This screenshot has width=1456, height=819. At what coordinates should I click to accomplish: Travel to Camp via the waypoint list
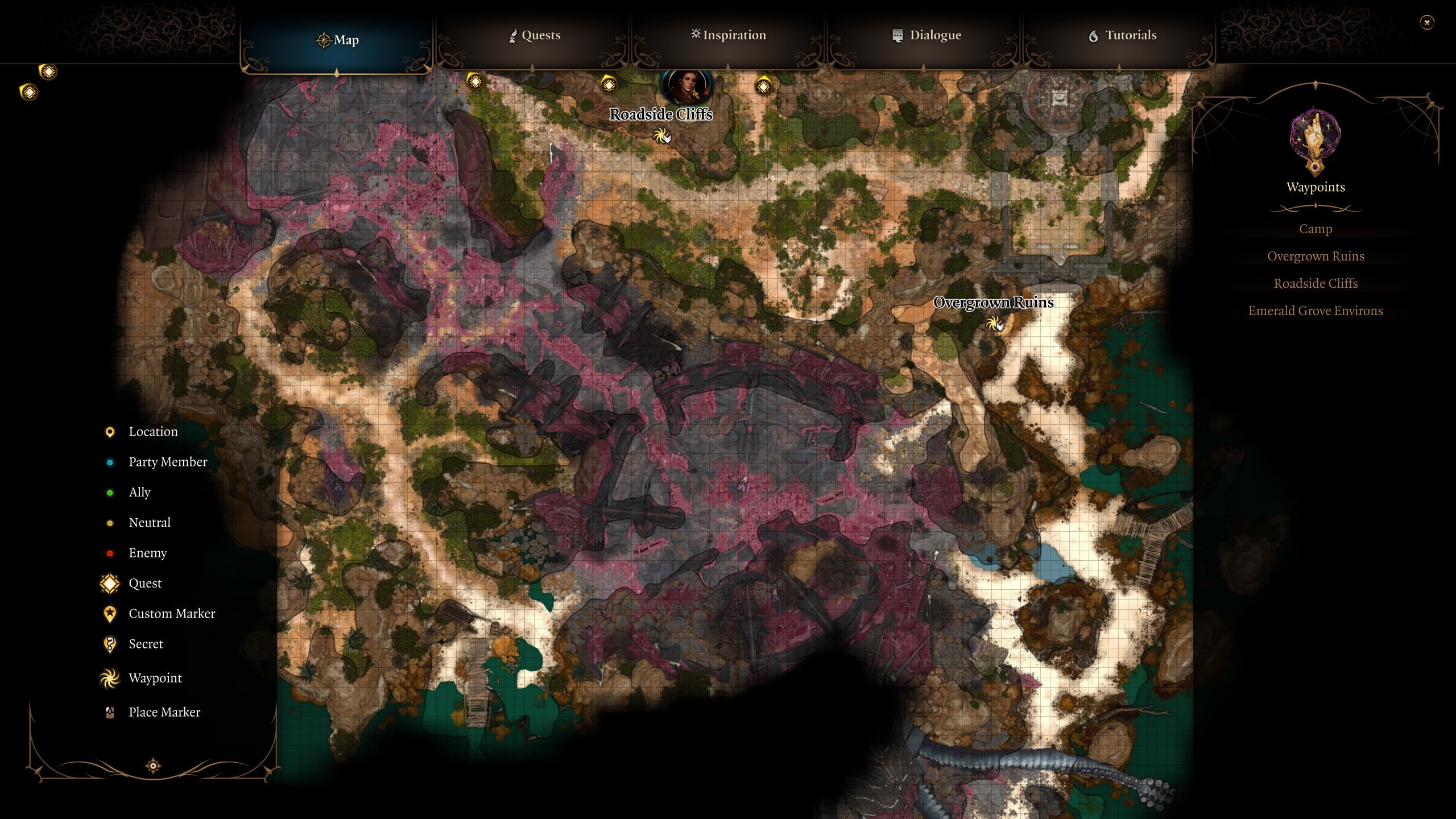click(1316, 229)
